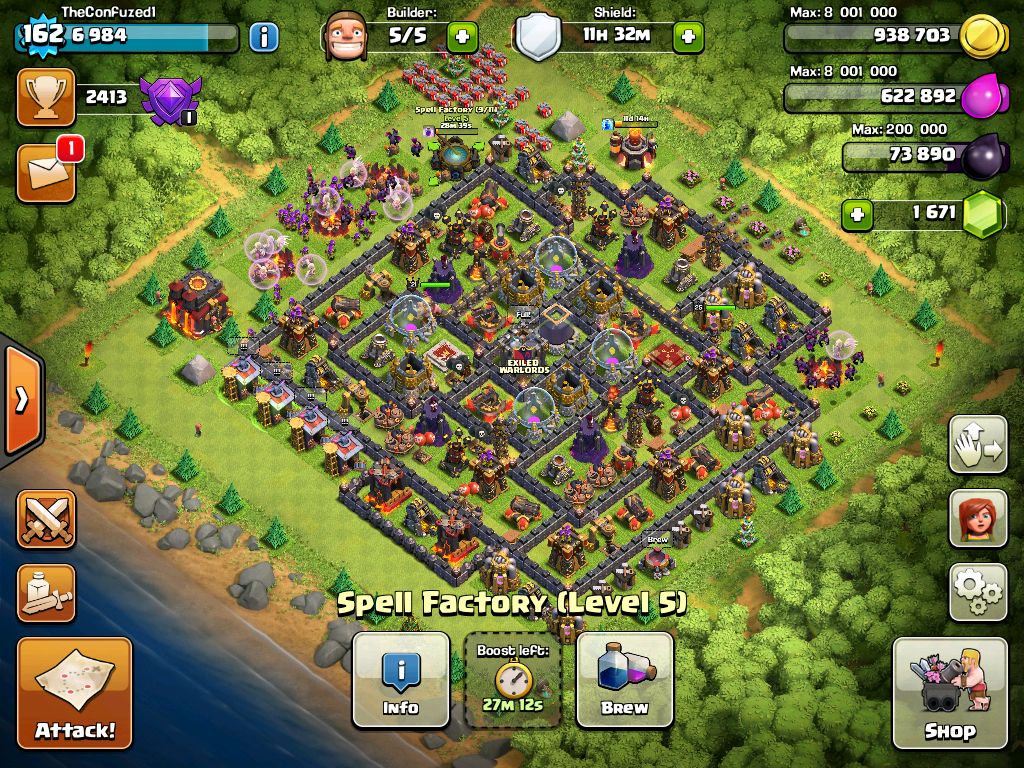The height and width of the screenshot is (768, 1024).
Task: Tap the purple league badge
Action: (170, 100)
